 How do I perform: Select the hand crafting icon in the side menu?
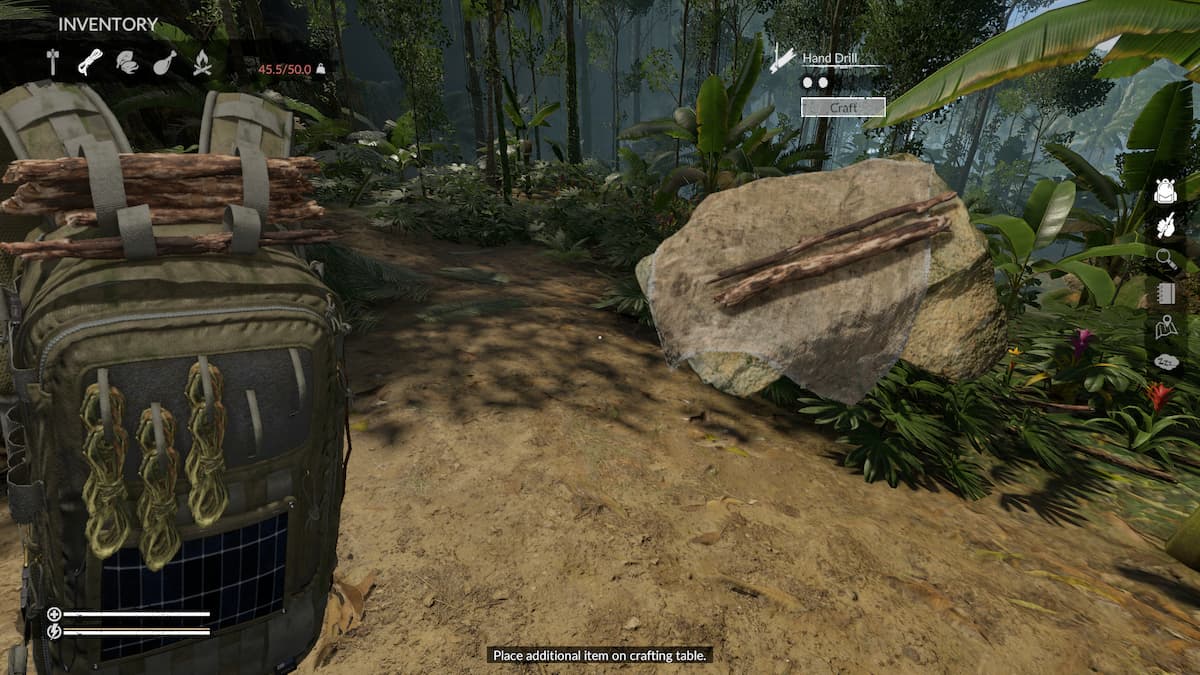pyautogui.click(x=1165, y=226)
